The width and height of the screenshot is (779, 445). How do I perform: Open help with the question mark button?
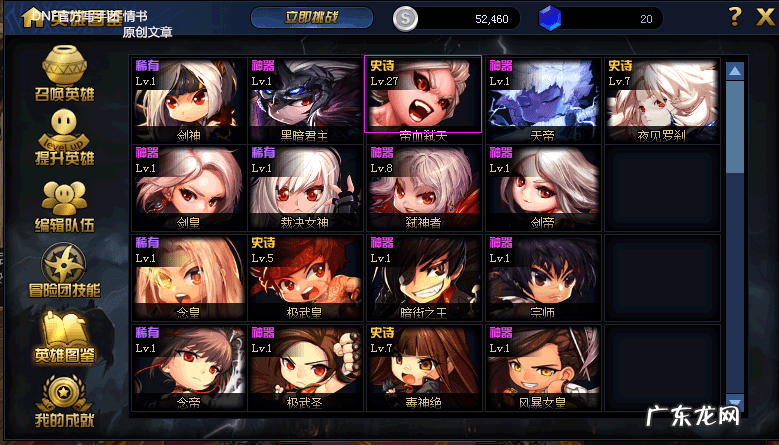coord(735,17)
